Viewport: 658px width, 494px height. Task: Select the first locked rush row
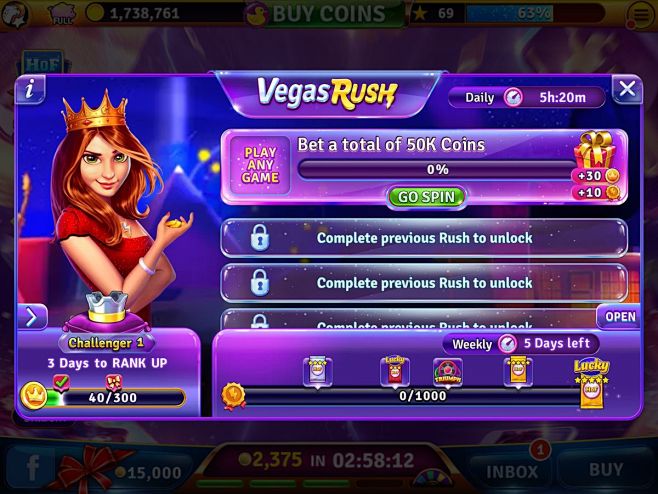(x=424, y=238)
